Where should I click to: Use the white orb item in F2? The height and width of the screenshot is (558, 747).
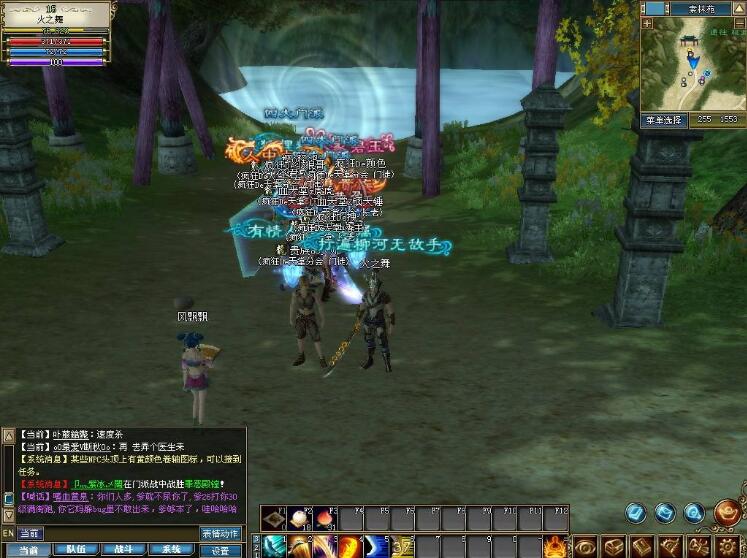[x=299, y=519]
